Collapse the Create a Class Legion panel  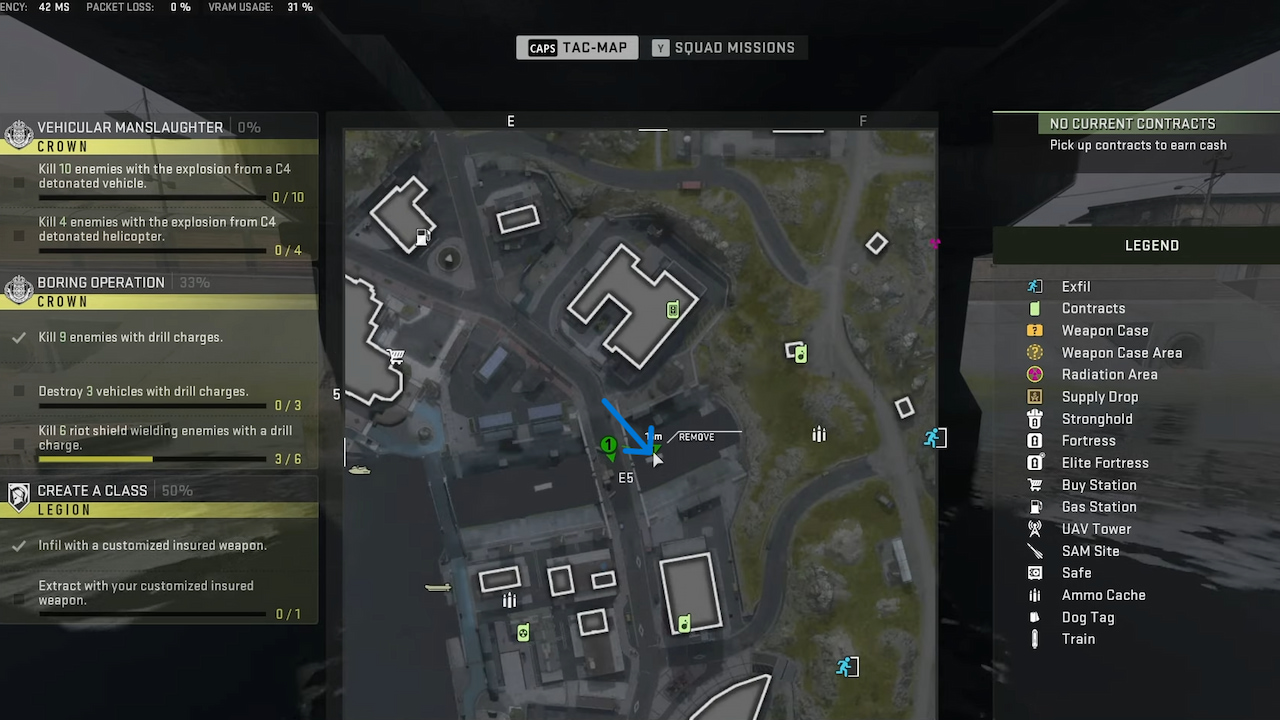pyautogui.click(x=92, y=490)
